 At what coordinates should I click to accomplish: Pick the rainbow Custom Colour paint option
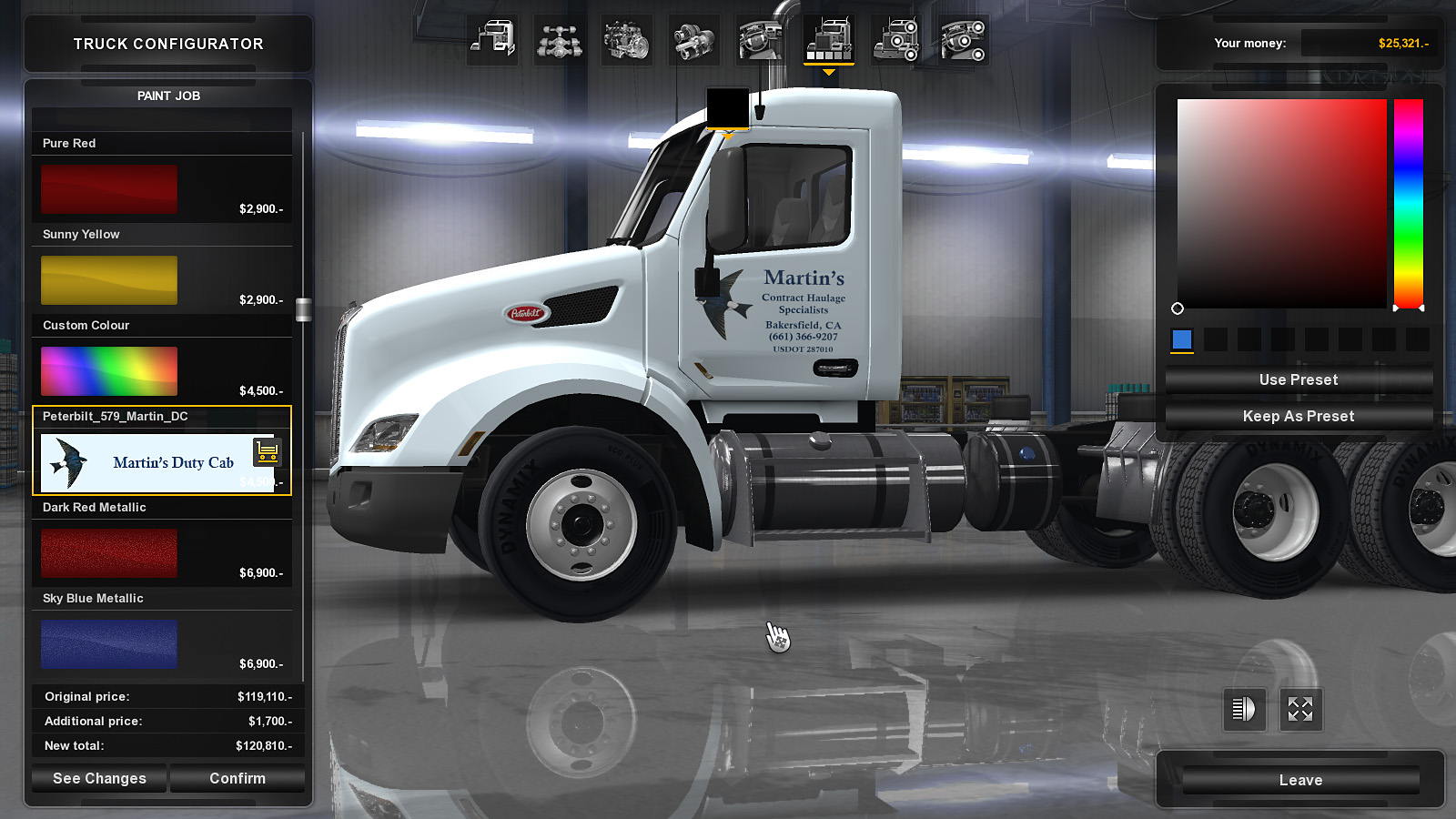click(109, 370)
